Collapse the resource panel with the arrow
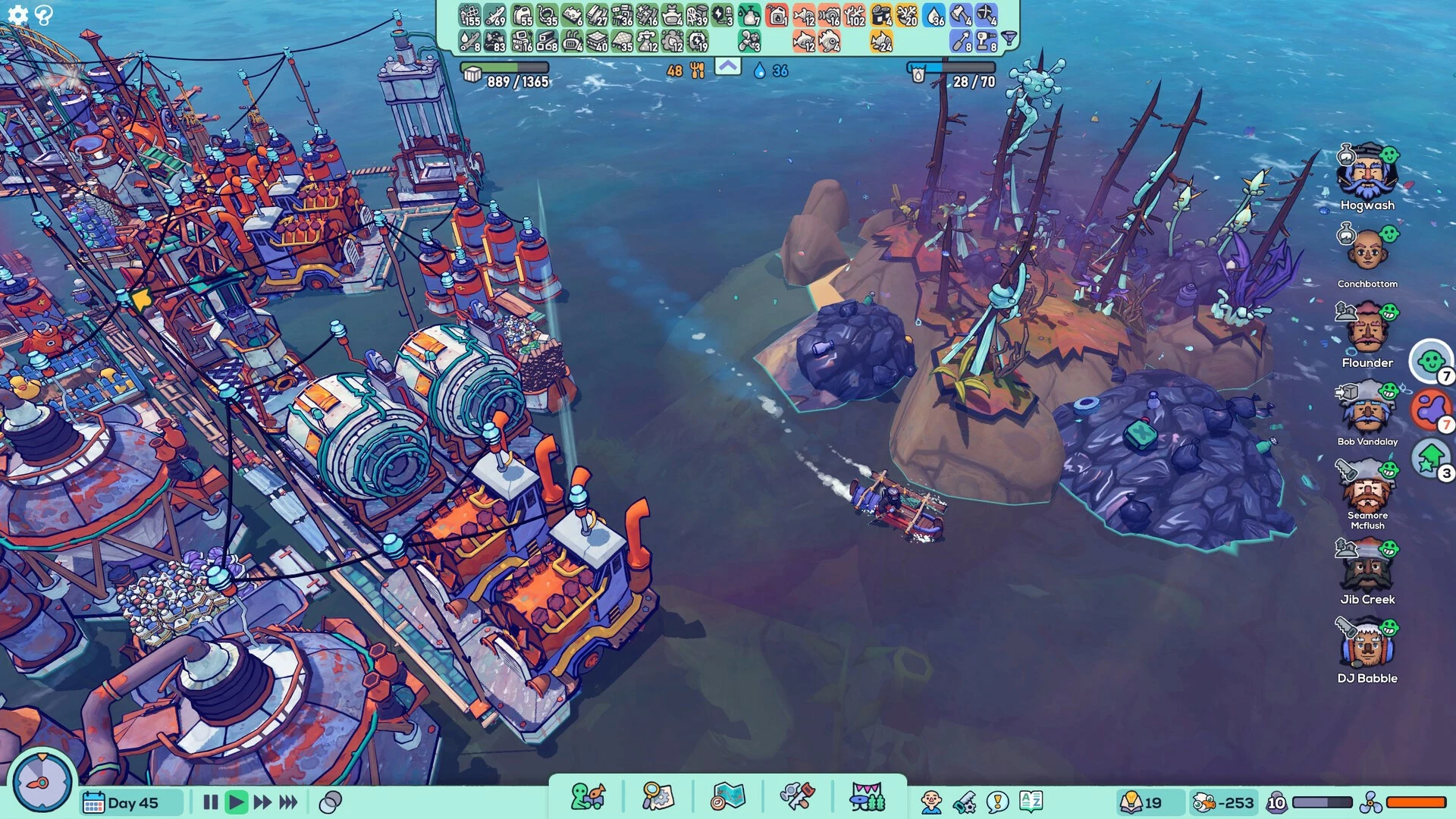The height and width of the screenshot is (819, 1456). 728,67
